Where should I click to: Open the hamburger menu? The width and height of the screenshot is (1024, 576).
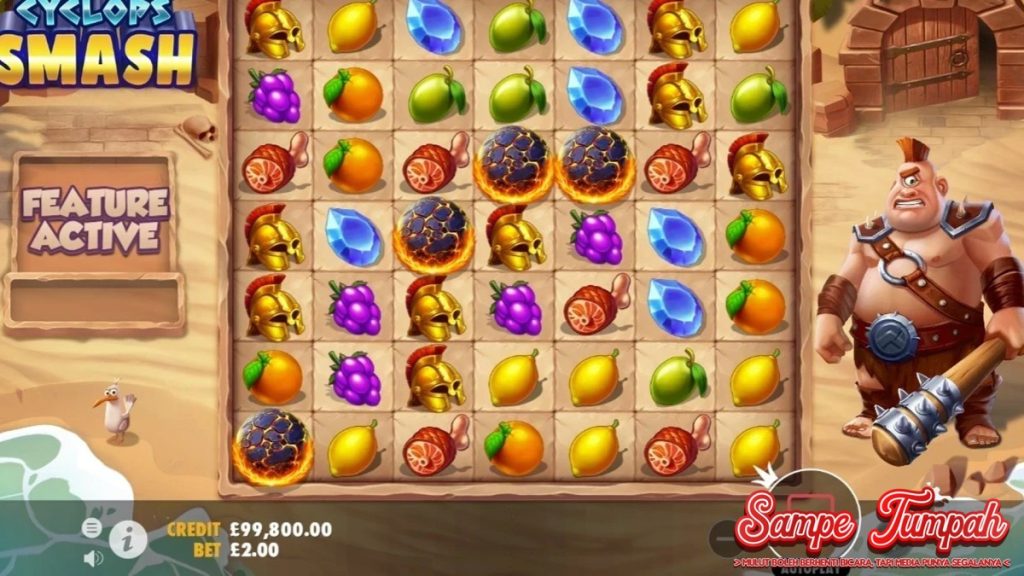coord(92,528)
